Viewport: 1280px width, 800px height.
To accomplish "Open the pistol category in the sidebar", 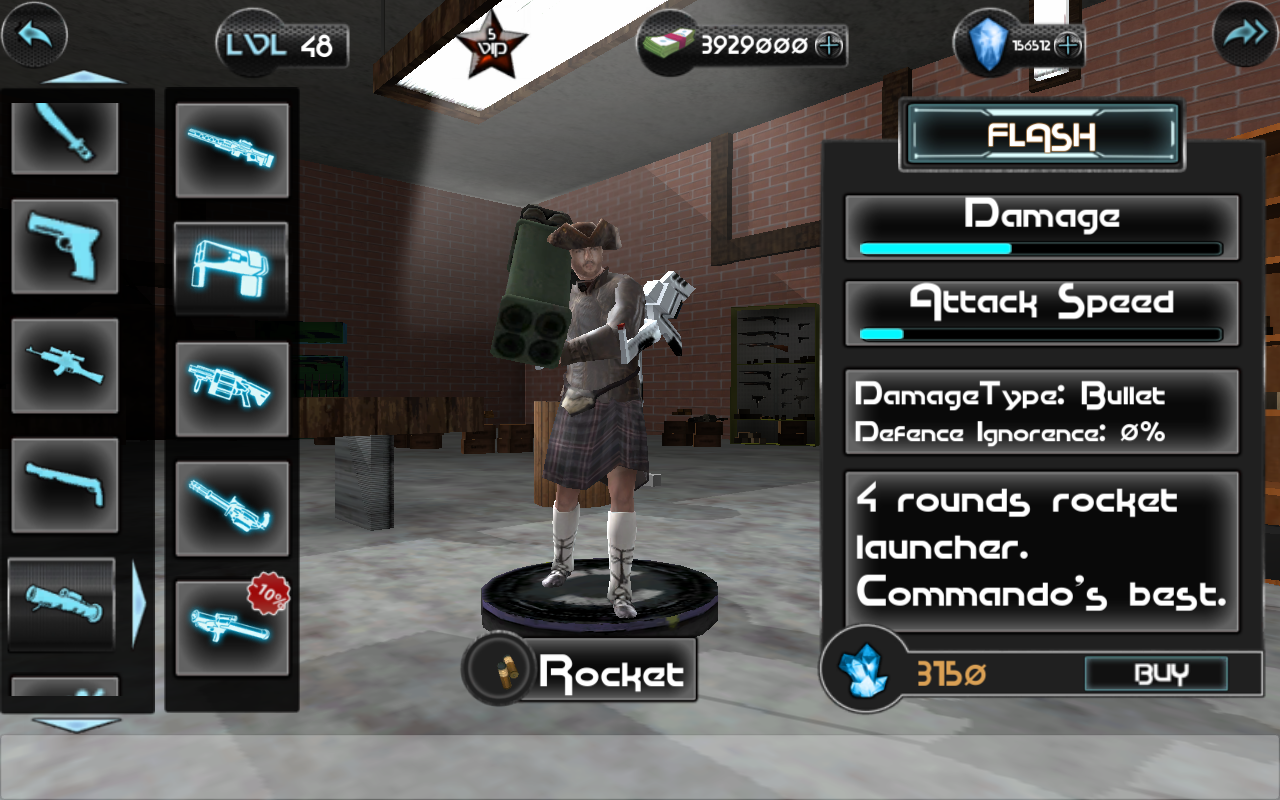I will [x=64, y=247].
